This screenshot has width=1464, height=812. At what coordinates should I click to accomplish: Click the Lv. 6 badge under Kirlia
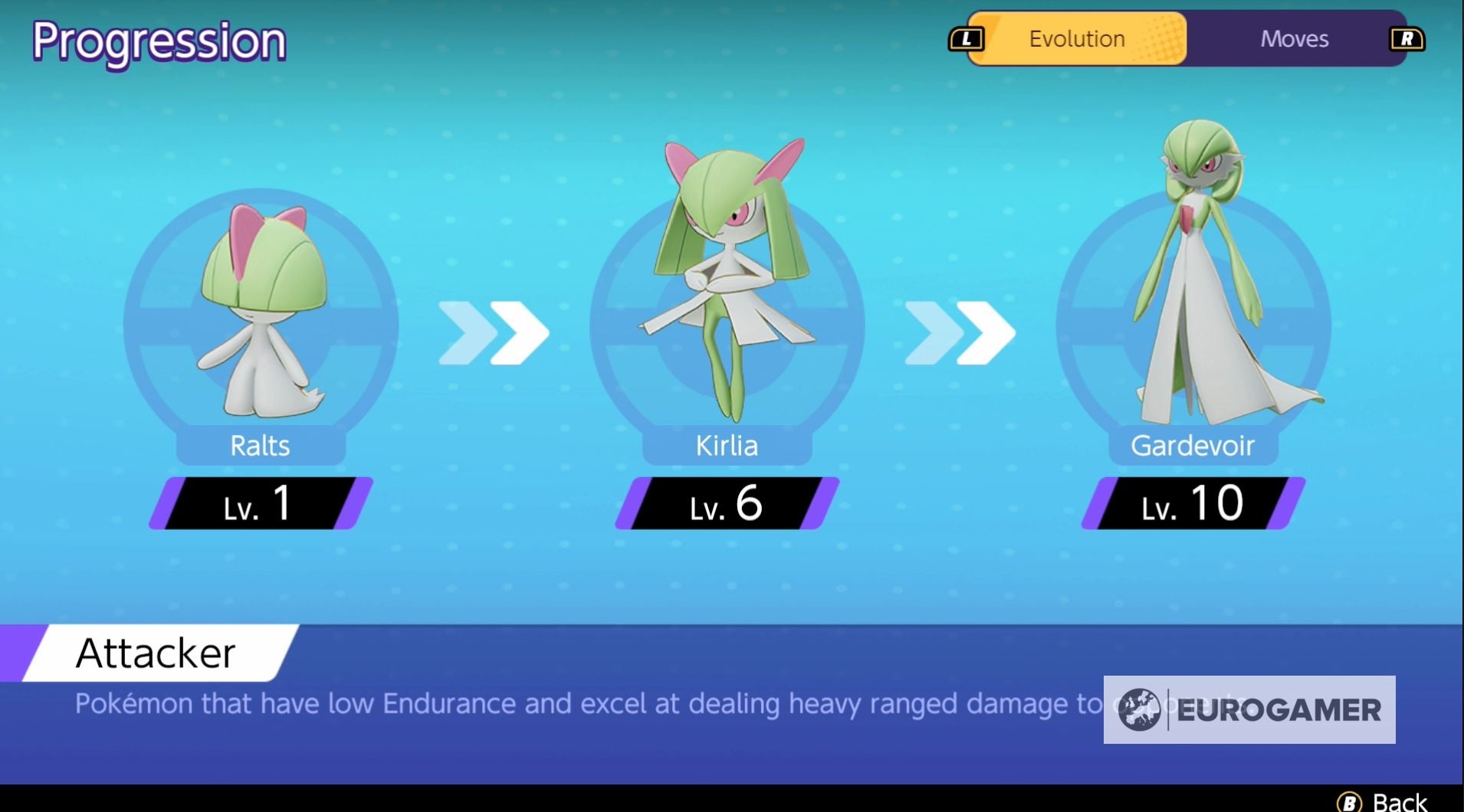click(724, 504)
